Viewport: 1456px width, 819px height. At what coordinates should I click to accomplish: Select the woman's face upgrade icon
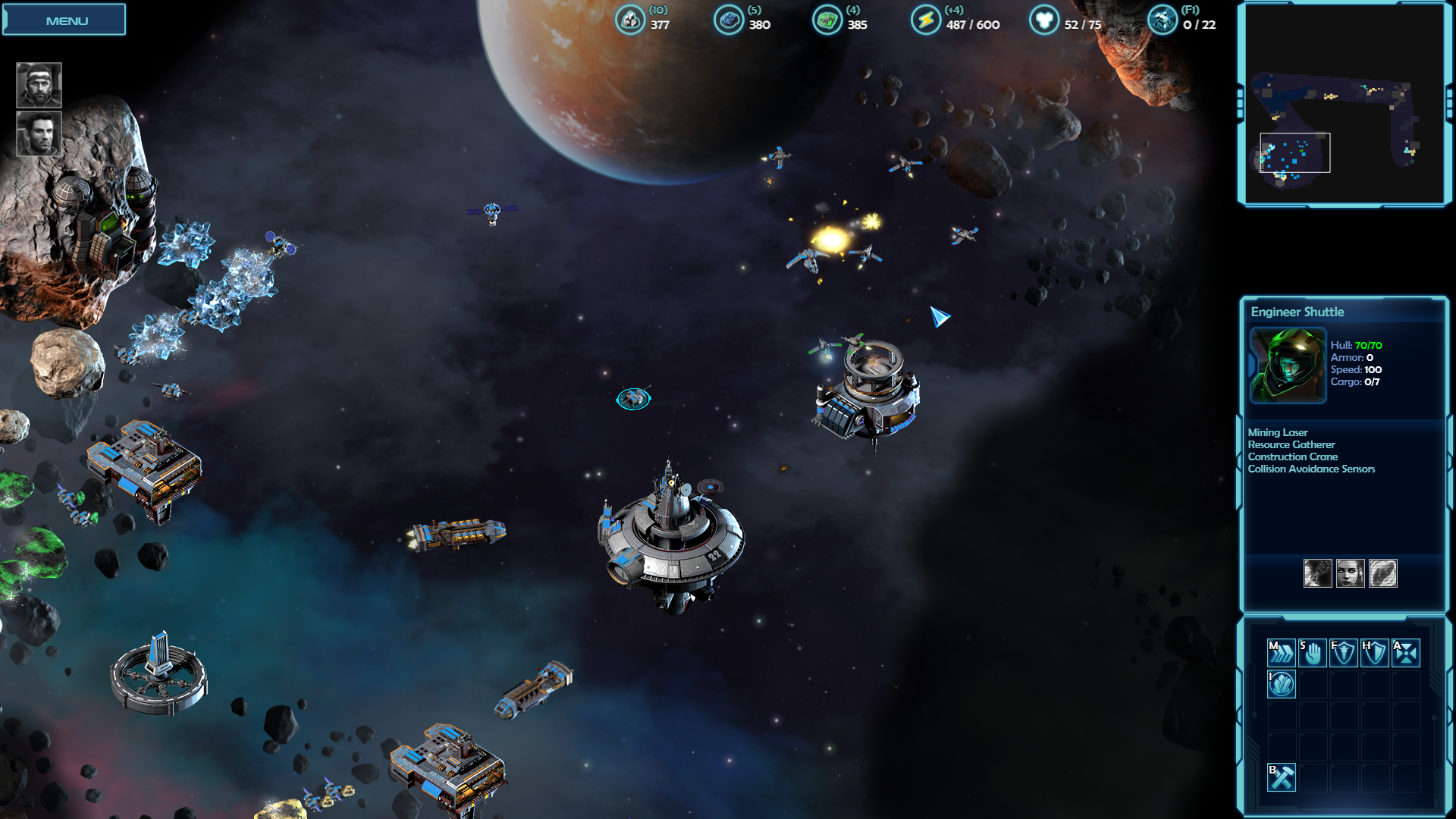[1351, 573]
